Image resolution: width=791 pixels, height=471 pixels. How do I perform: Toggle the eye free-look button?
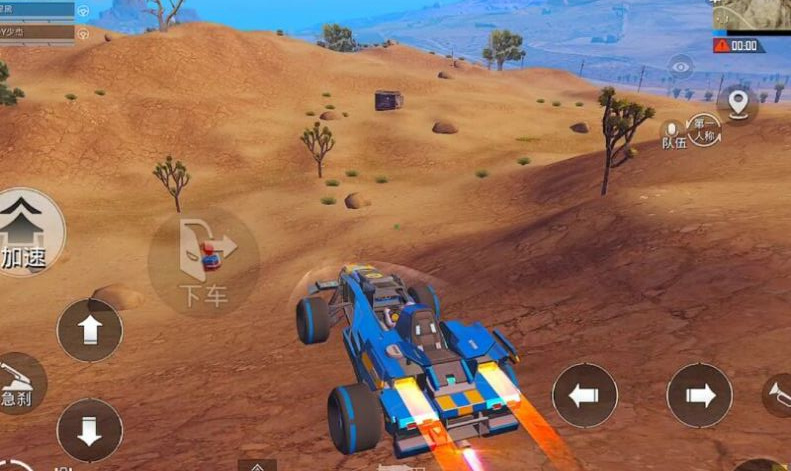[x=681, y=67]
